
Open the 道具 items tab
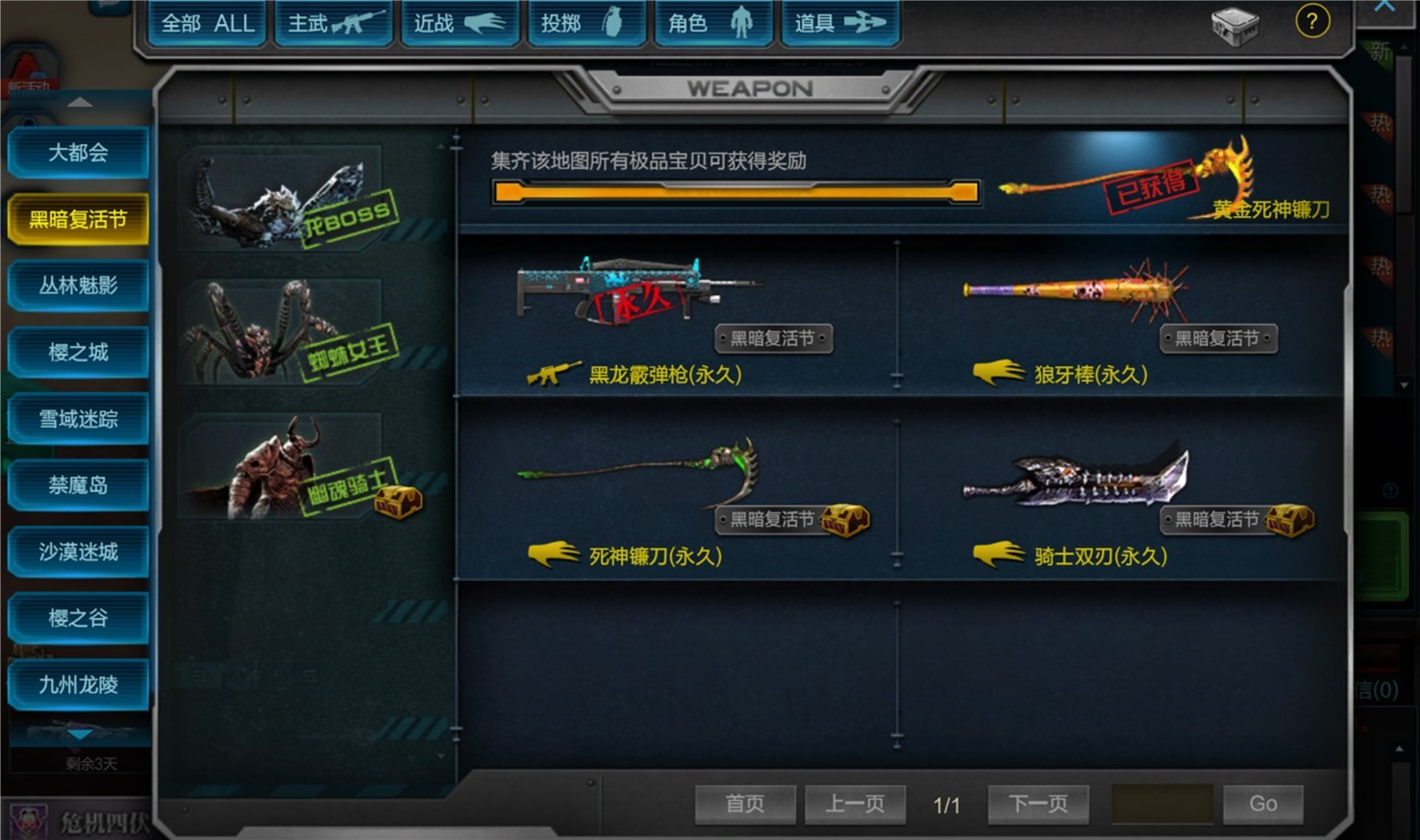(839, 23)
